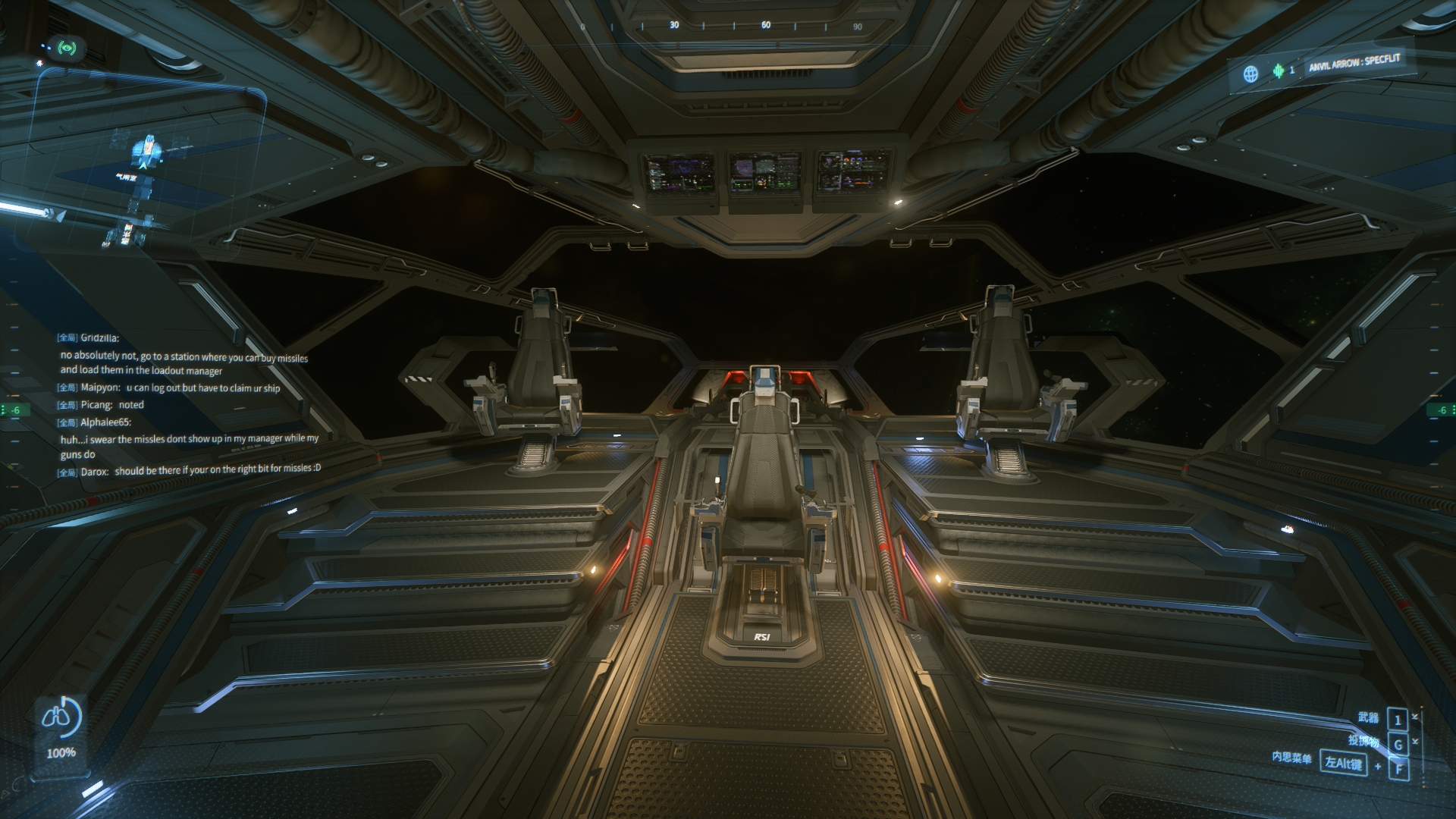1456x819 pixels.
Task: Click the green eye tracking icon
Action: 68,49
